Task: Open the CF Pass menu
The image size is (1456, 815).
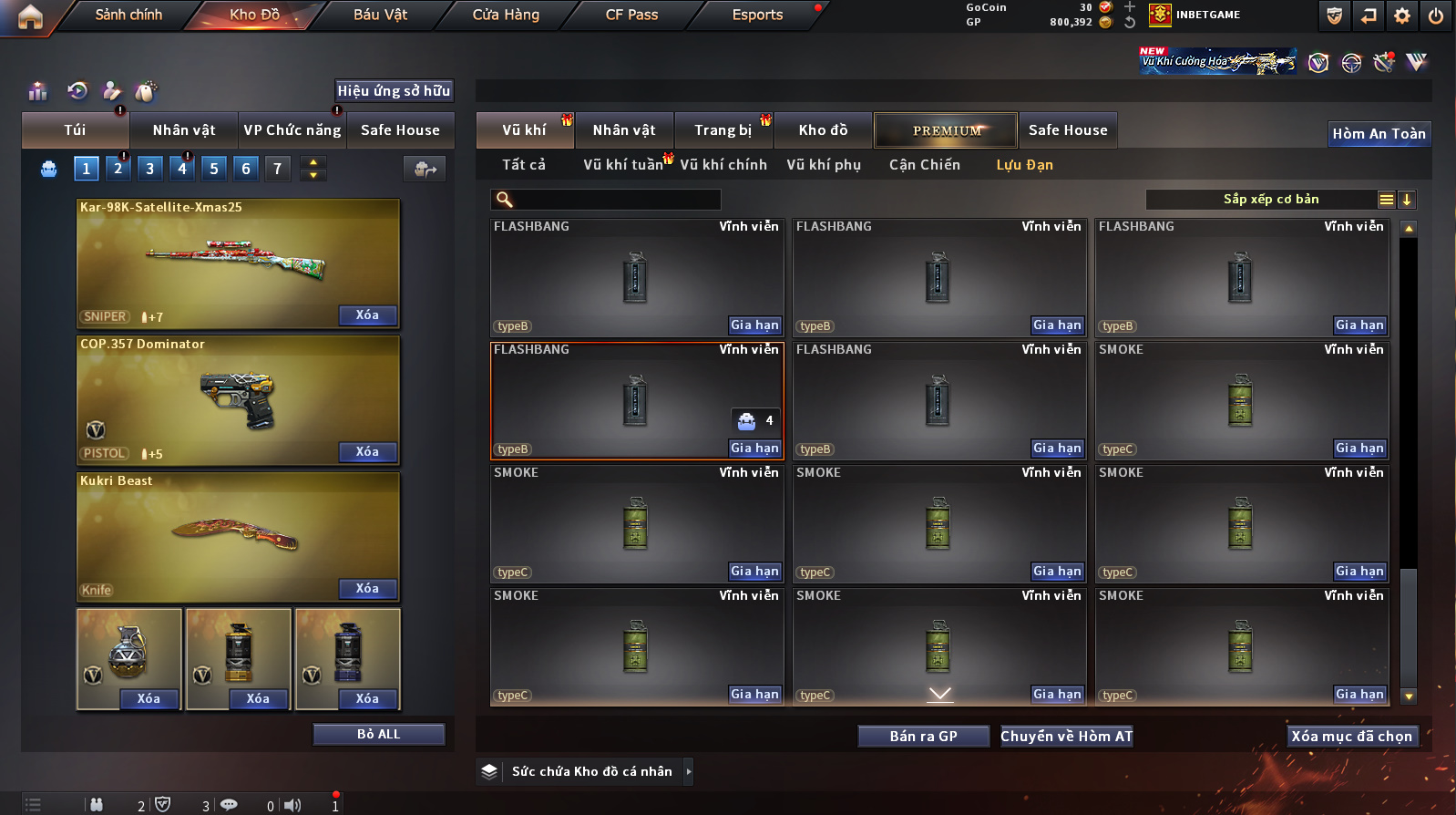Action: [x=631, y=15]
